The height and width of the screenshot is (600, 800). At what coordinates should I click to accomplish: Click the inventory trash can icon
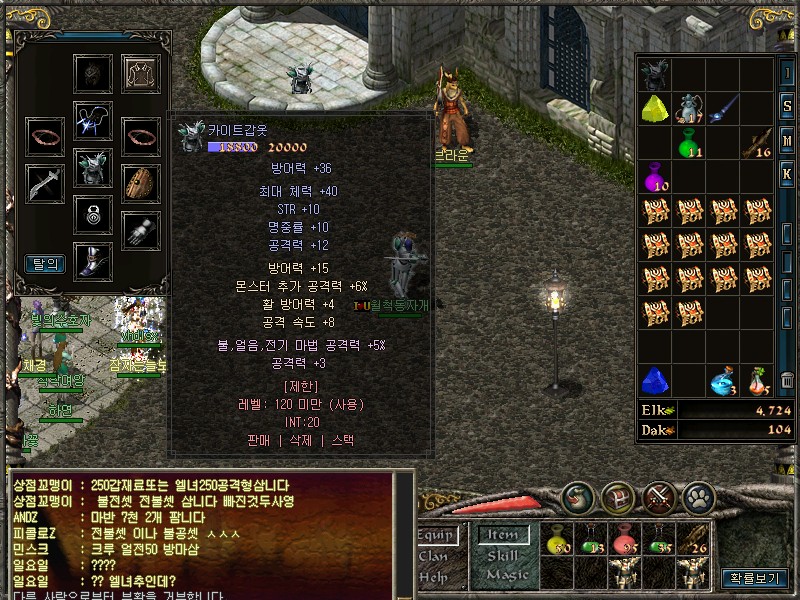pos(787,381)
